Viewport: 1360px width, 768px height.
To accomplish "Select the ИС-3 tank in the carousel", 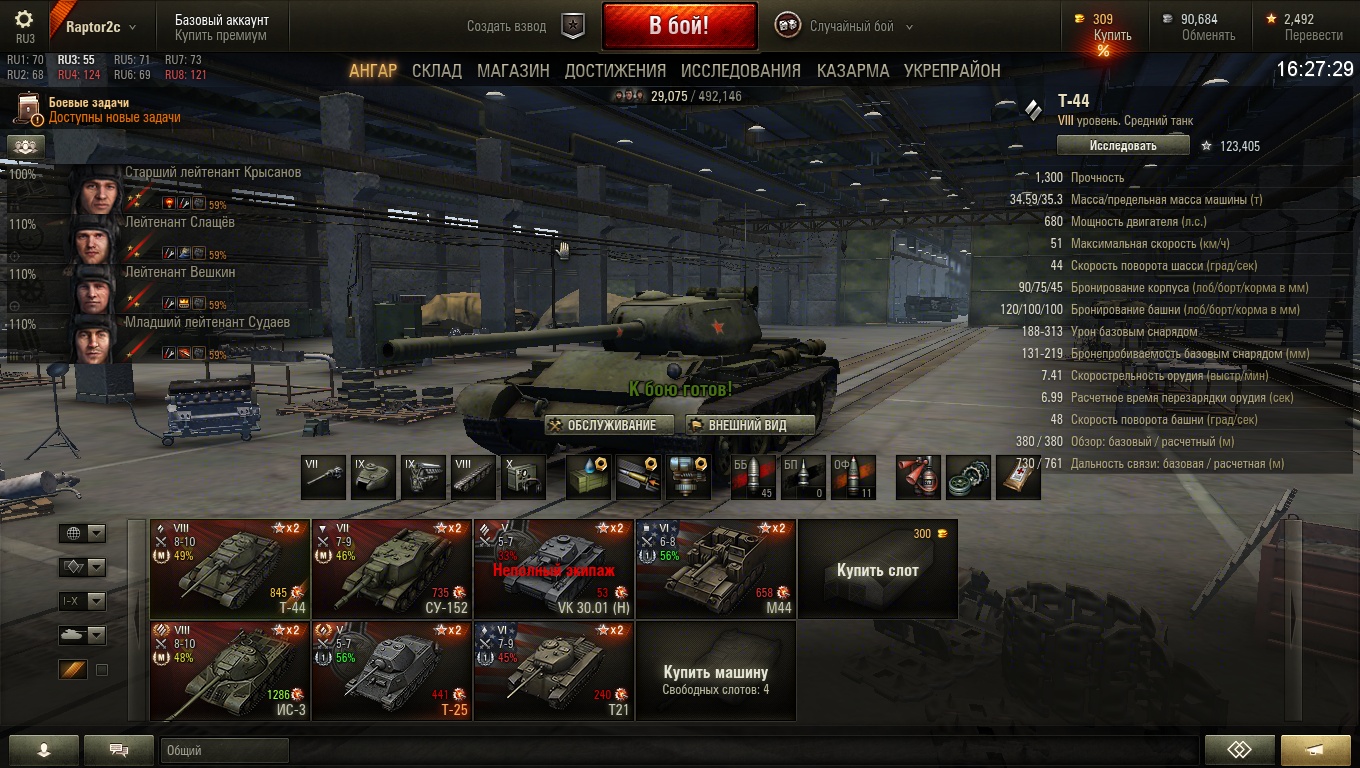I will tap(229, 670).
